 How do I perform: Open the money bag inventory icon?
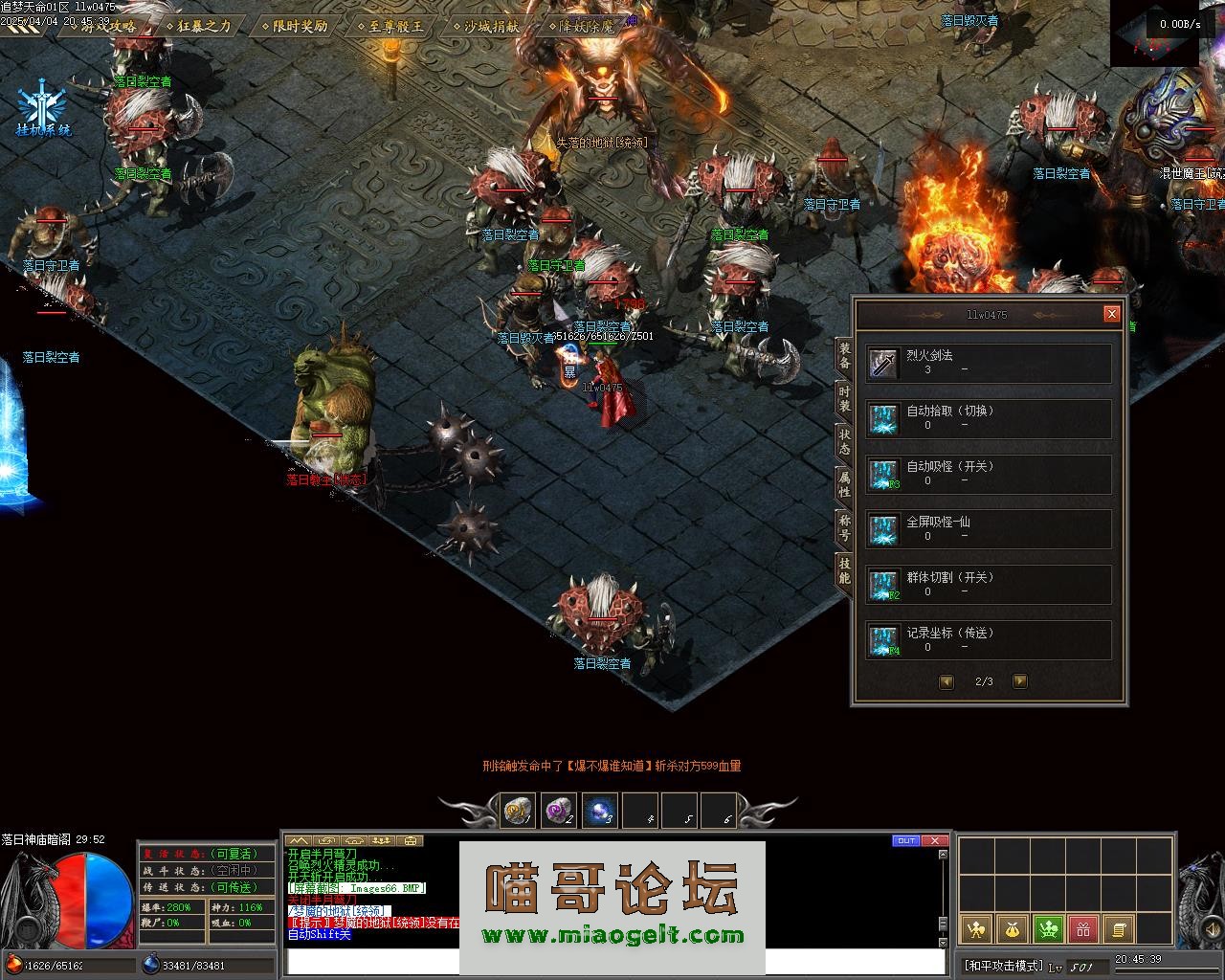[x=1012, y=928]
